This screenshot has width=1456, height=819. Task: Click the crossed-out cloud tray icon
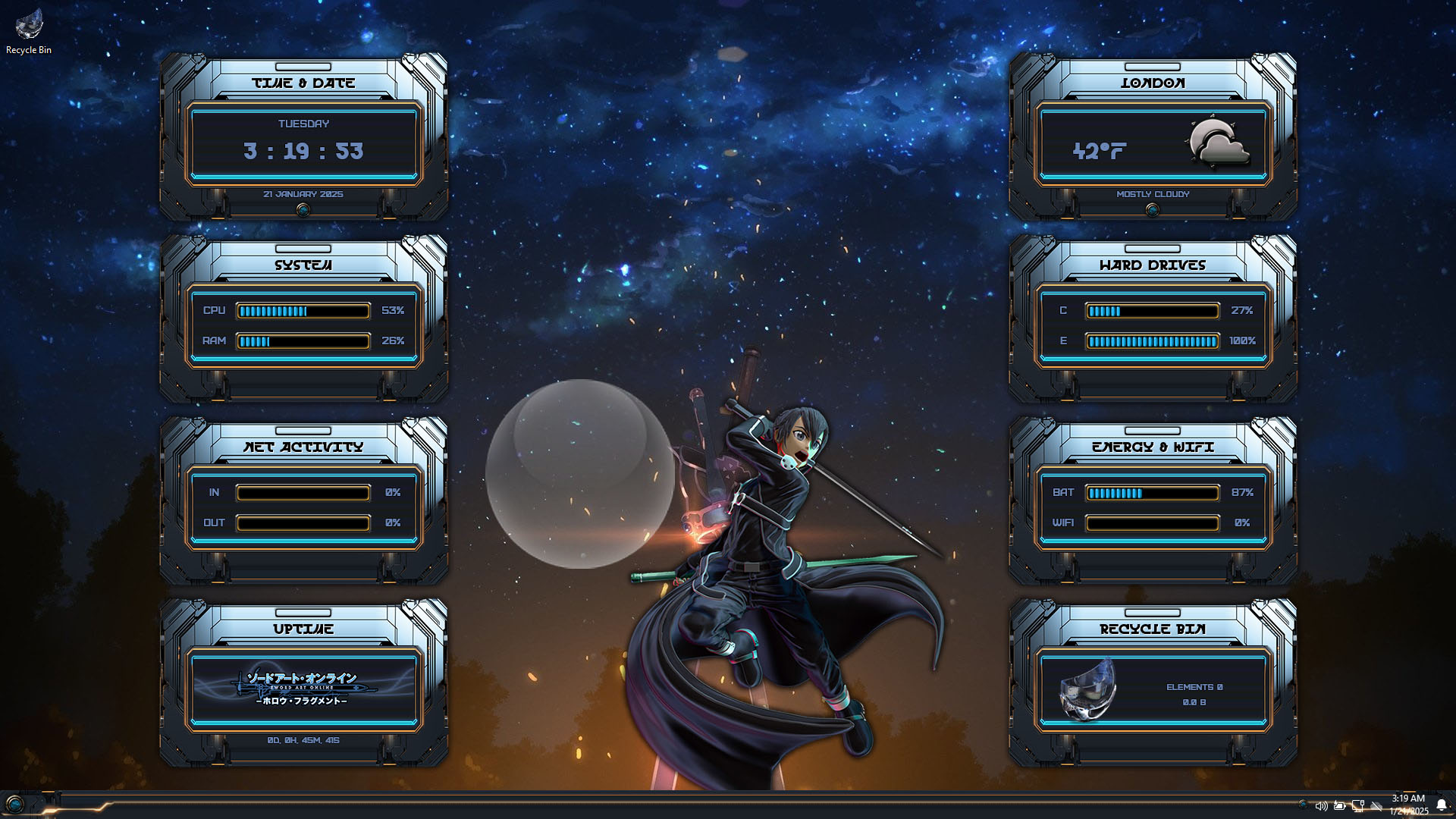(1376, 806)
